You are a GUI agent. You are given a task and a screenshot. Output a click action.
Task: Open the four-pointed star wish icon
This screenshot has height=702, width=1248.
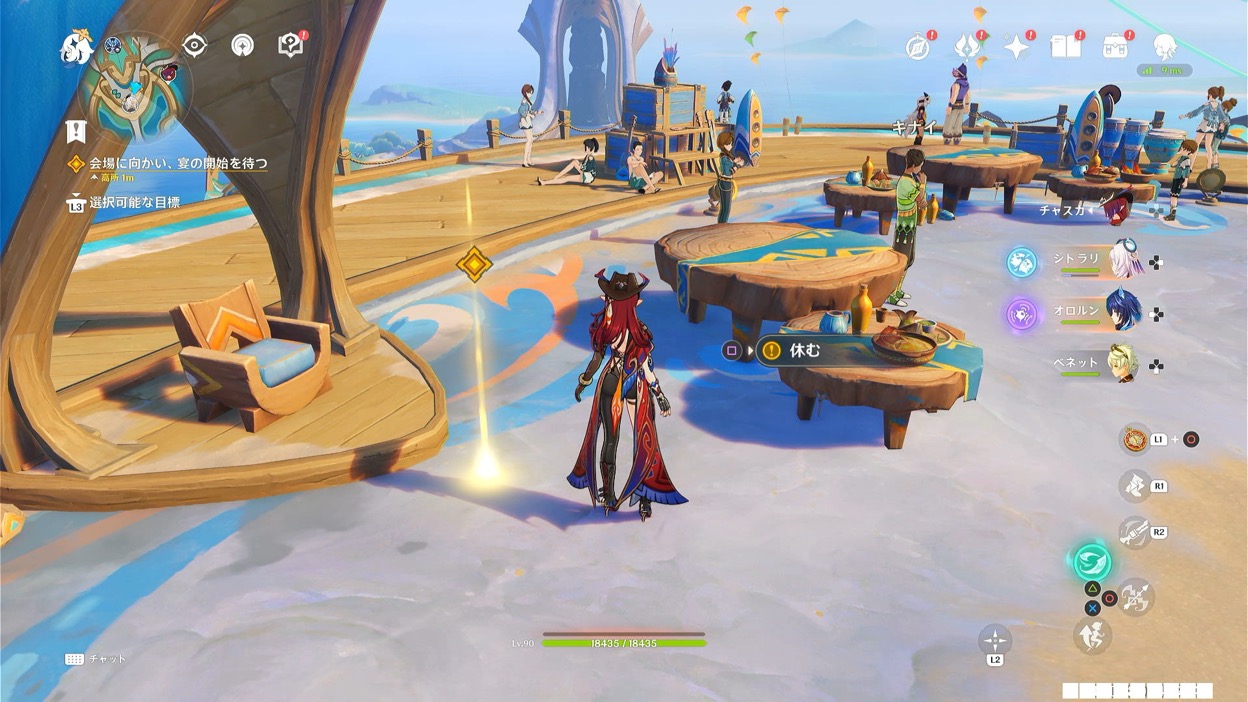1017,46
